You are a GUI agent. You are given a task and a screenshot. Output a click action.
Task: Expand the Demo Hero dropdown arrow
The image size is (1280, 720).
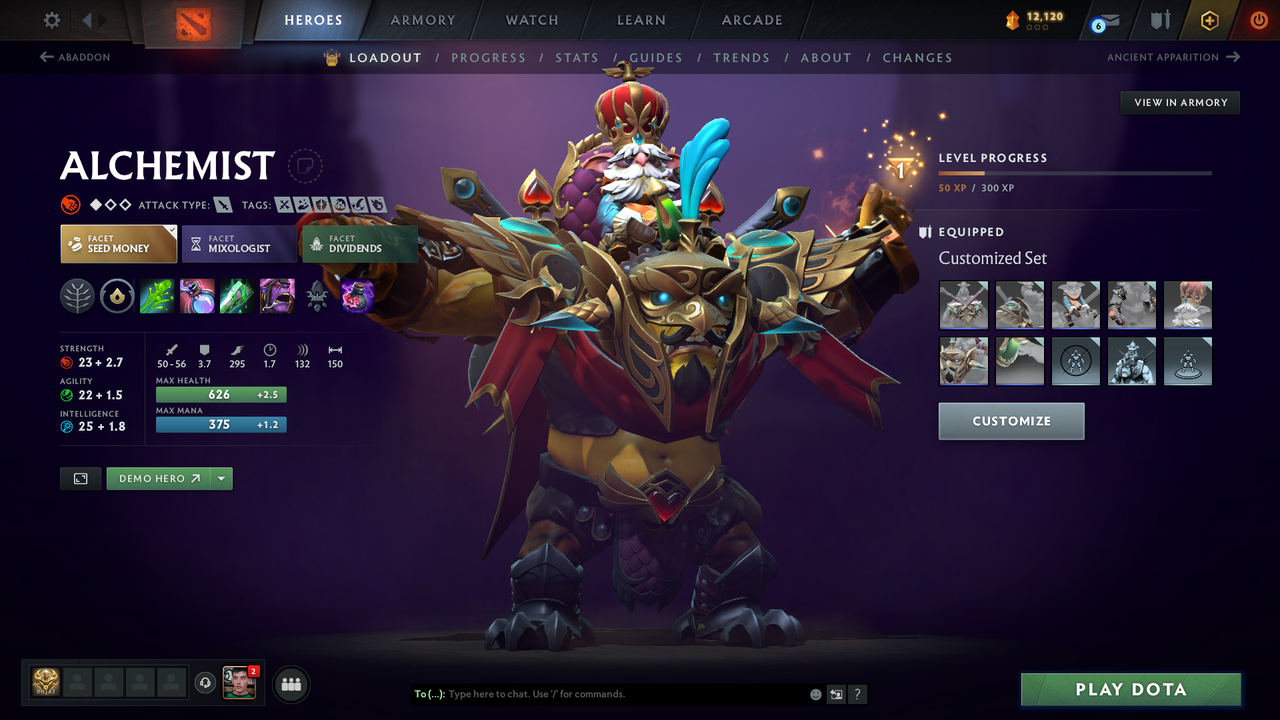click(222, 478)
